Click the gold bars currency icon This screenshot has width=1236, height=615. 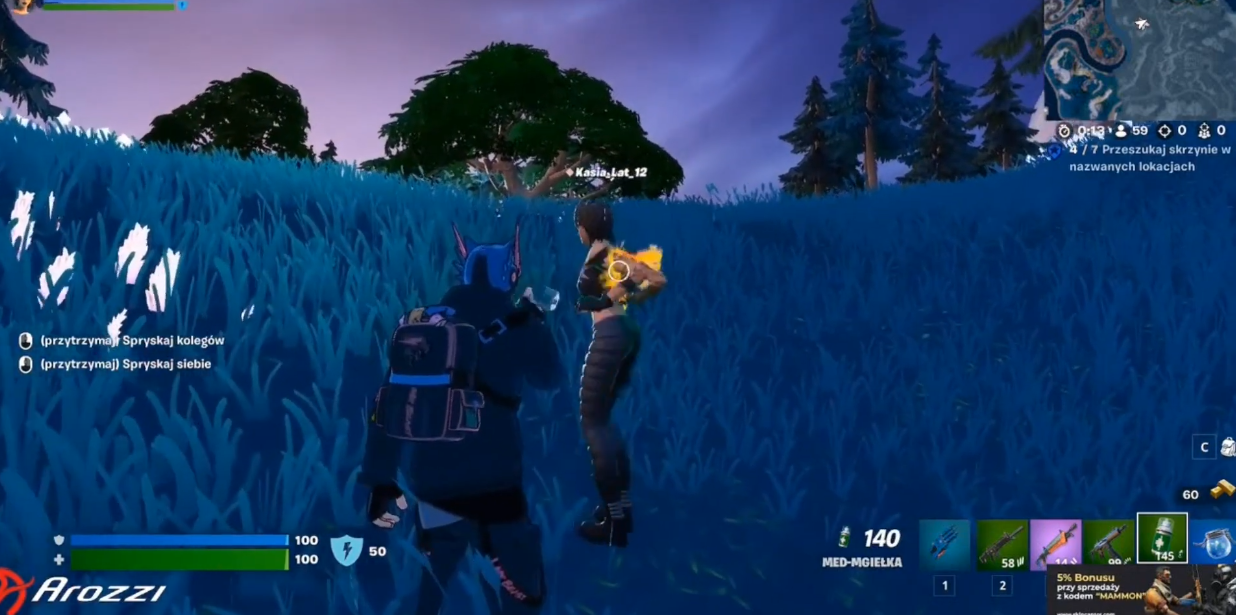pyautogui.click(x=1221, y=491)
